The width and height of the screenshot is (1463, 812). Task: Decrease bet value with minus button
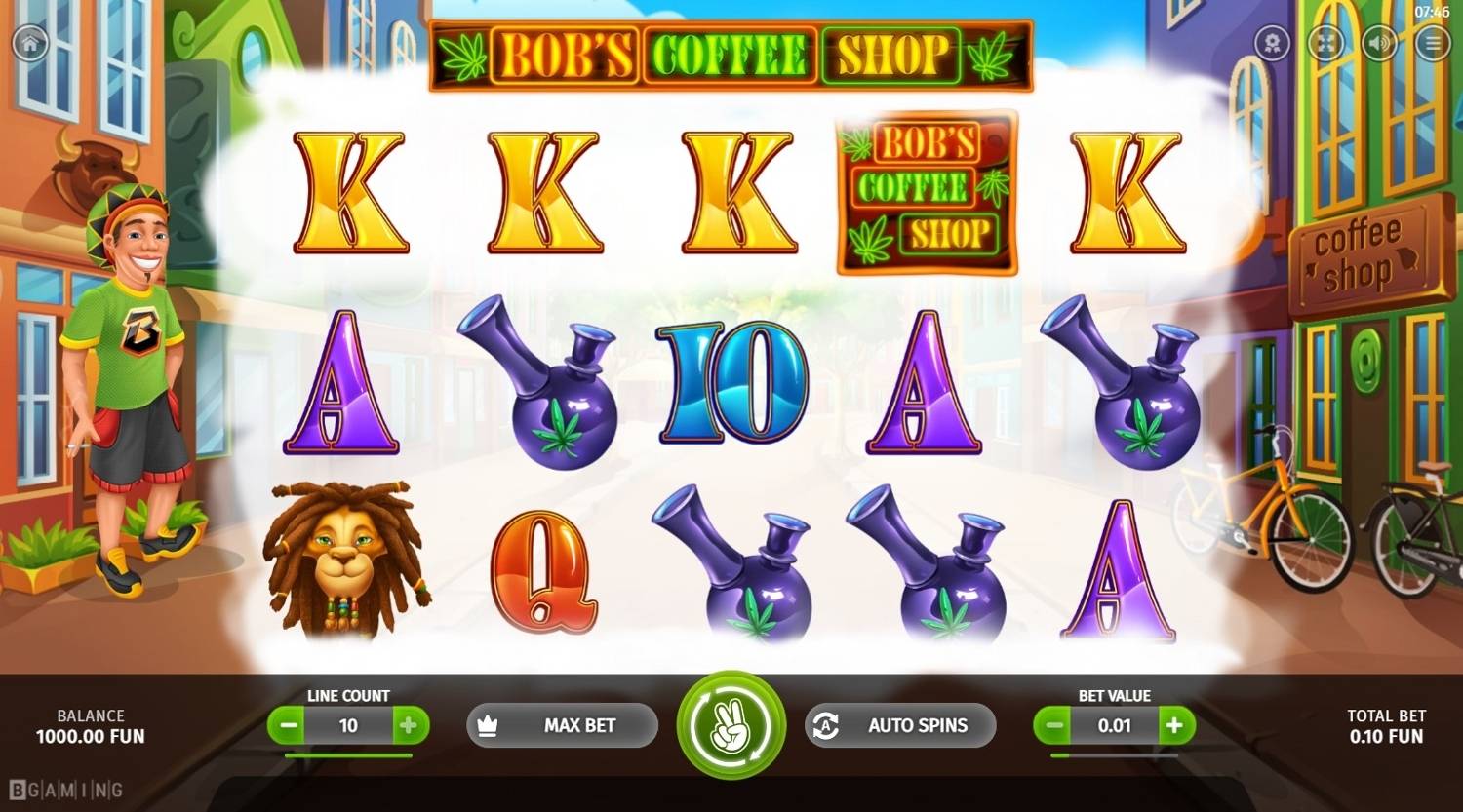click(1053, 725)
